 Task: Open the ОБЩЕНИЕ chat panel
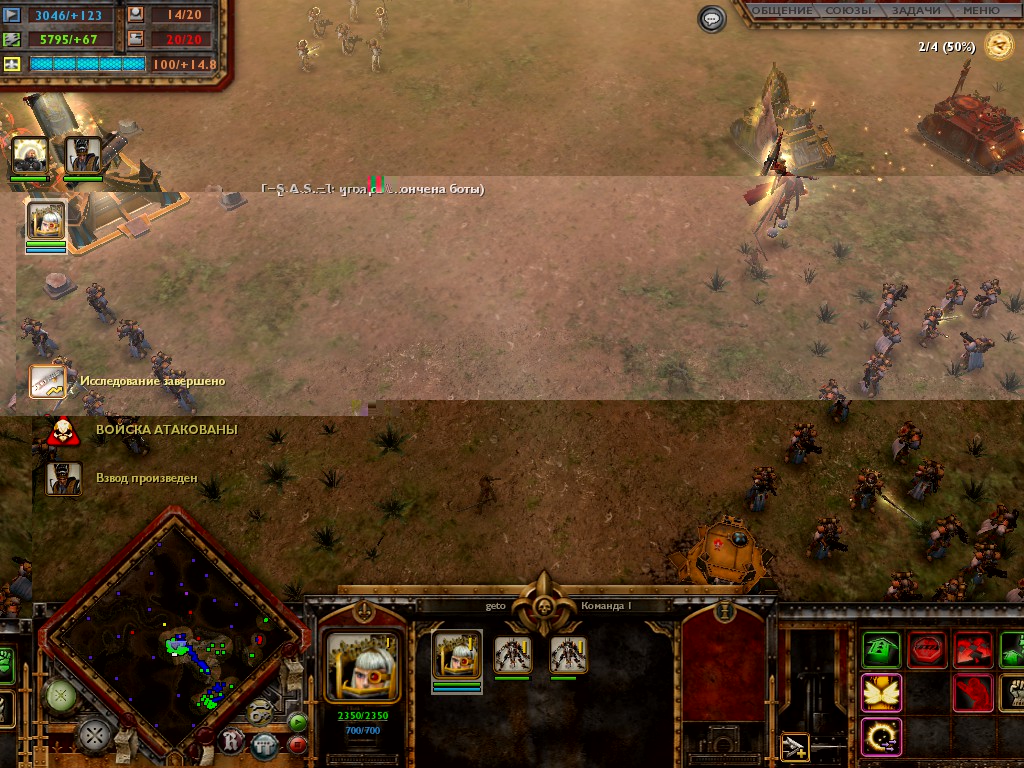(x=781, y=10)
